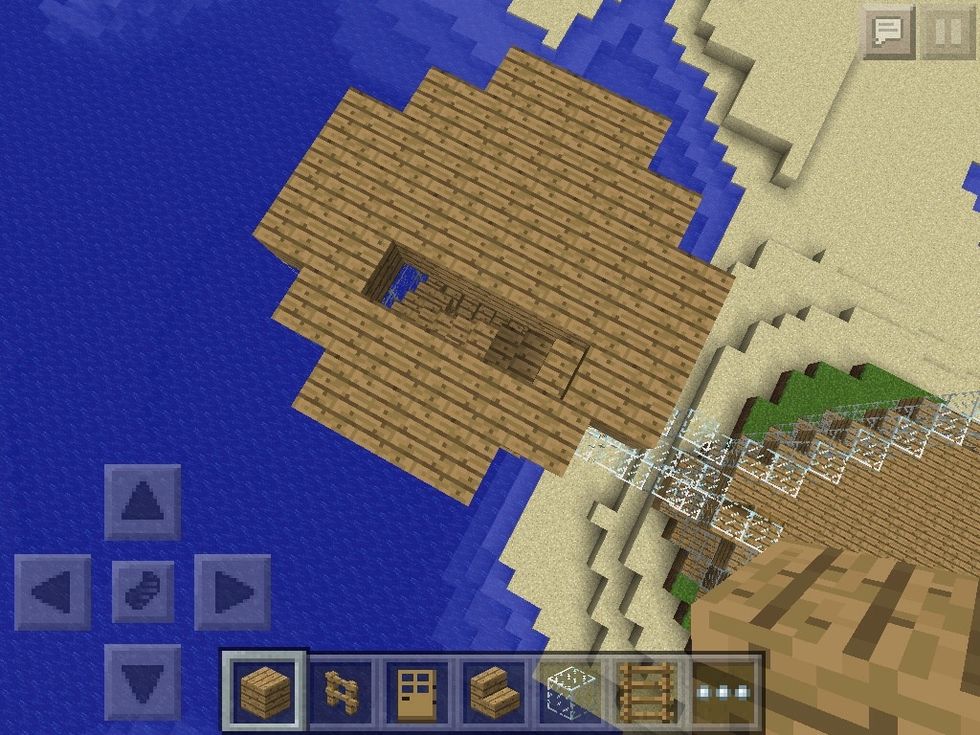Choose the wooden door in the hotbar

click(417, 690)
